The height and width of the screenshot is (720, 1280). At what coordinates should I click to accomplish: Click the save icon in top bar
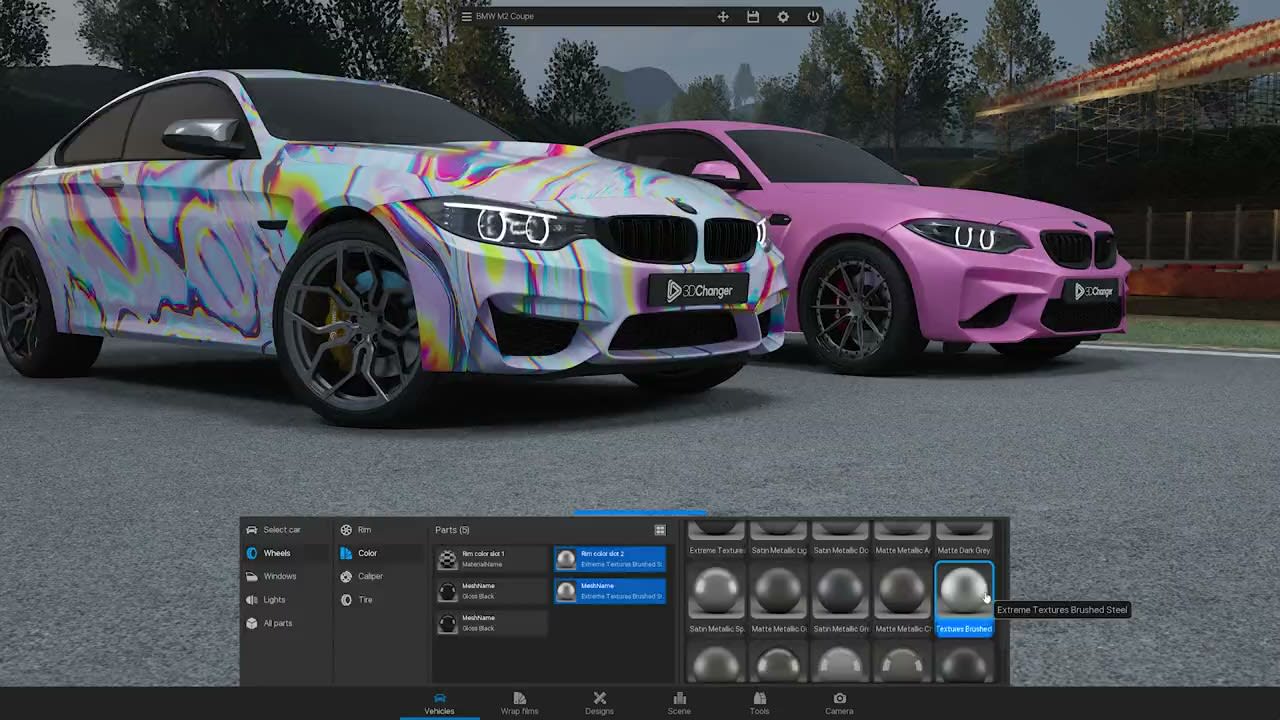click(753, 17)
